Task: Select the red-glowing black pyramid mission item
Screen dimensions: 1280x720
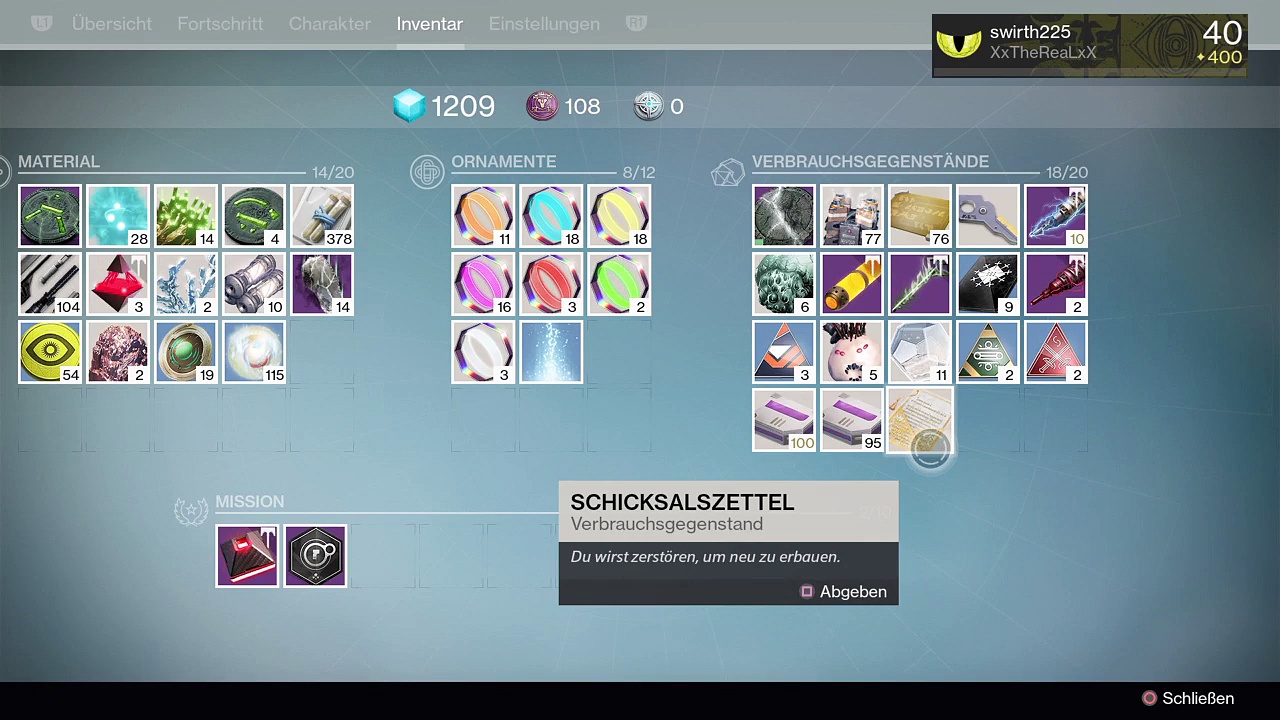Action: (247, 556)
